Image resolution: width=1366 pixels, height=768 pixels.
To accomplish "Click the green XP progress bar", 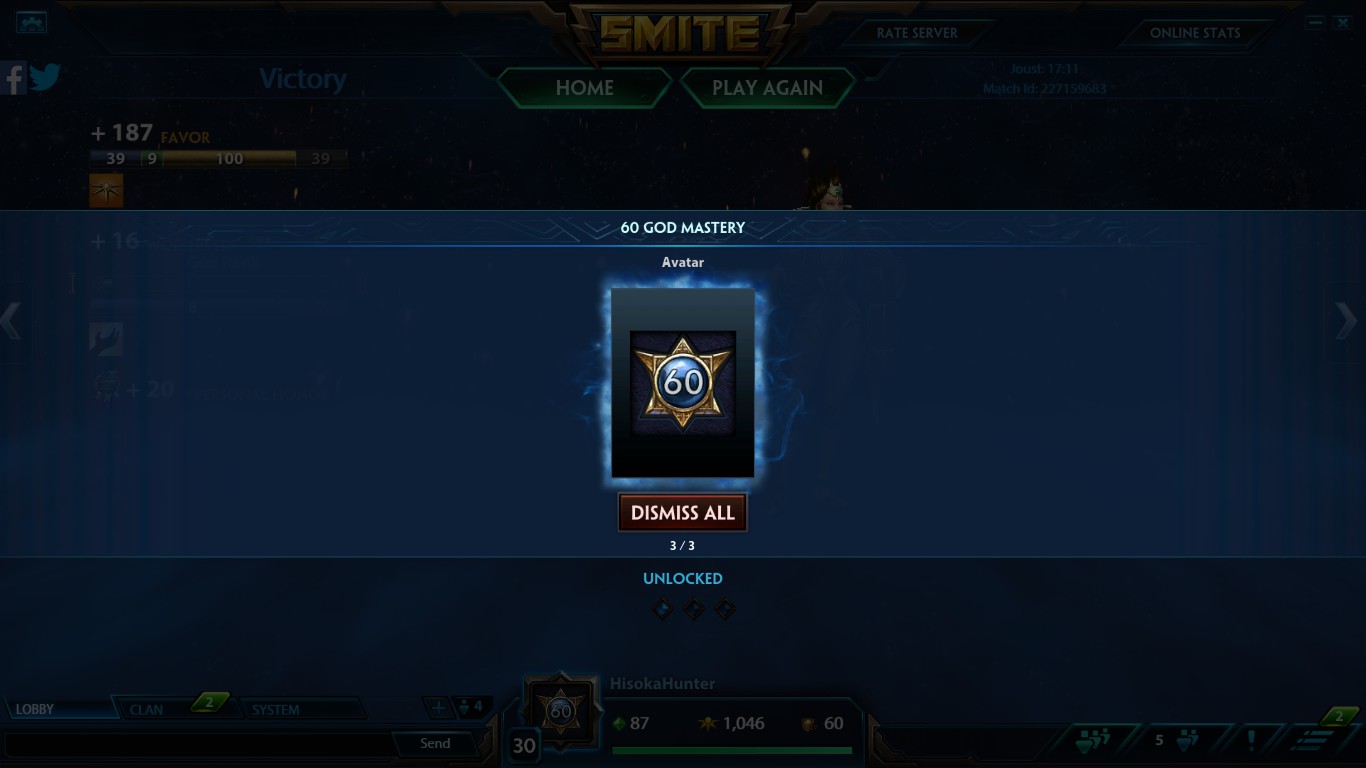I will coord(731,751).
